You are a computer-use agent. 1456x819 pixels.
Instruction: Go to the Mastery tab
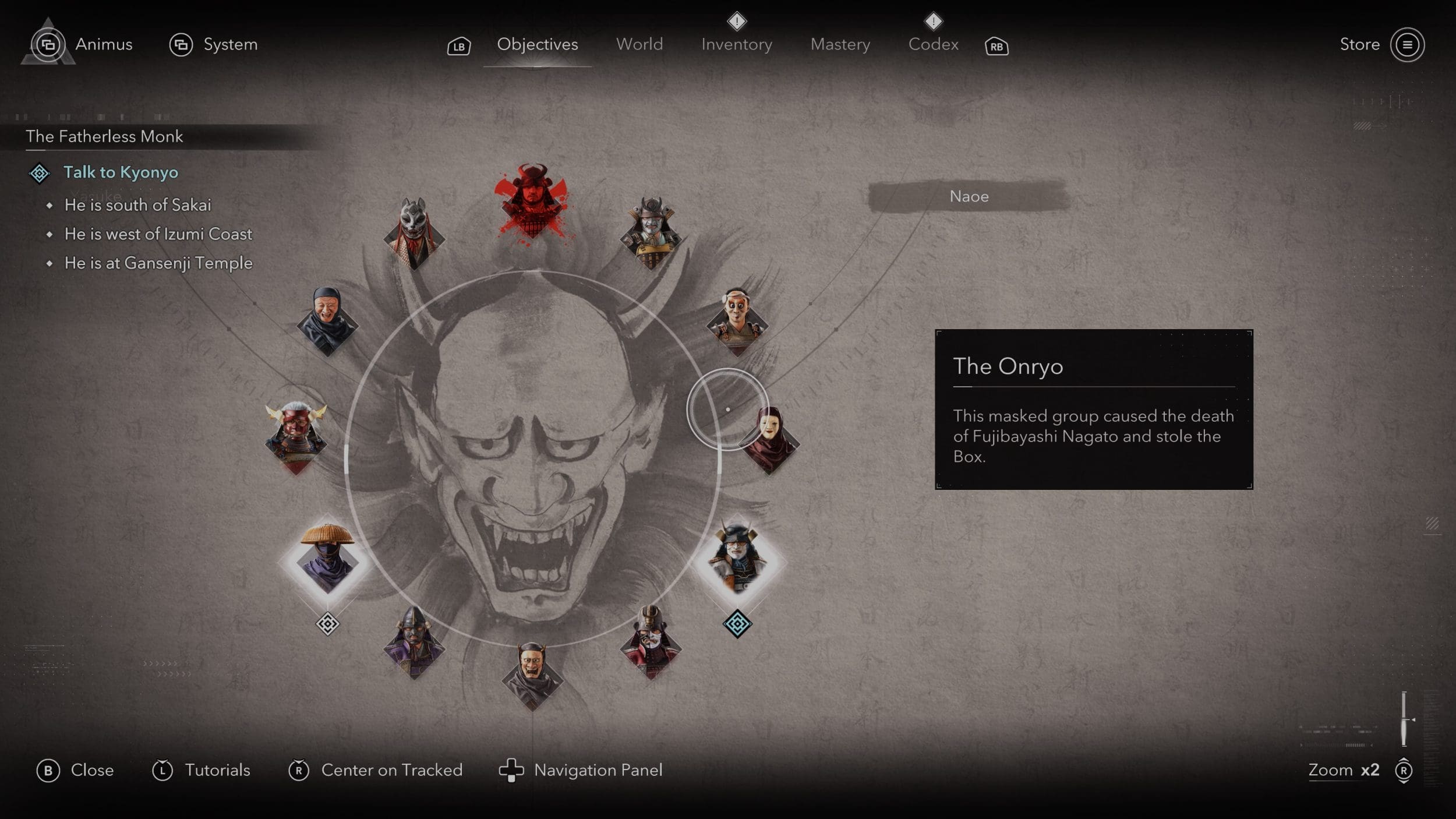(840, 44)
